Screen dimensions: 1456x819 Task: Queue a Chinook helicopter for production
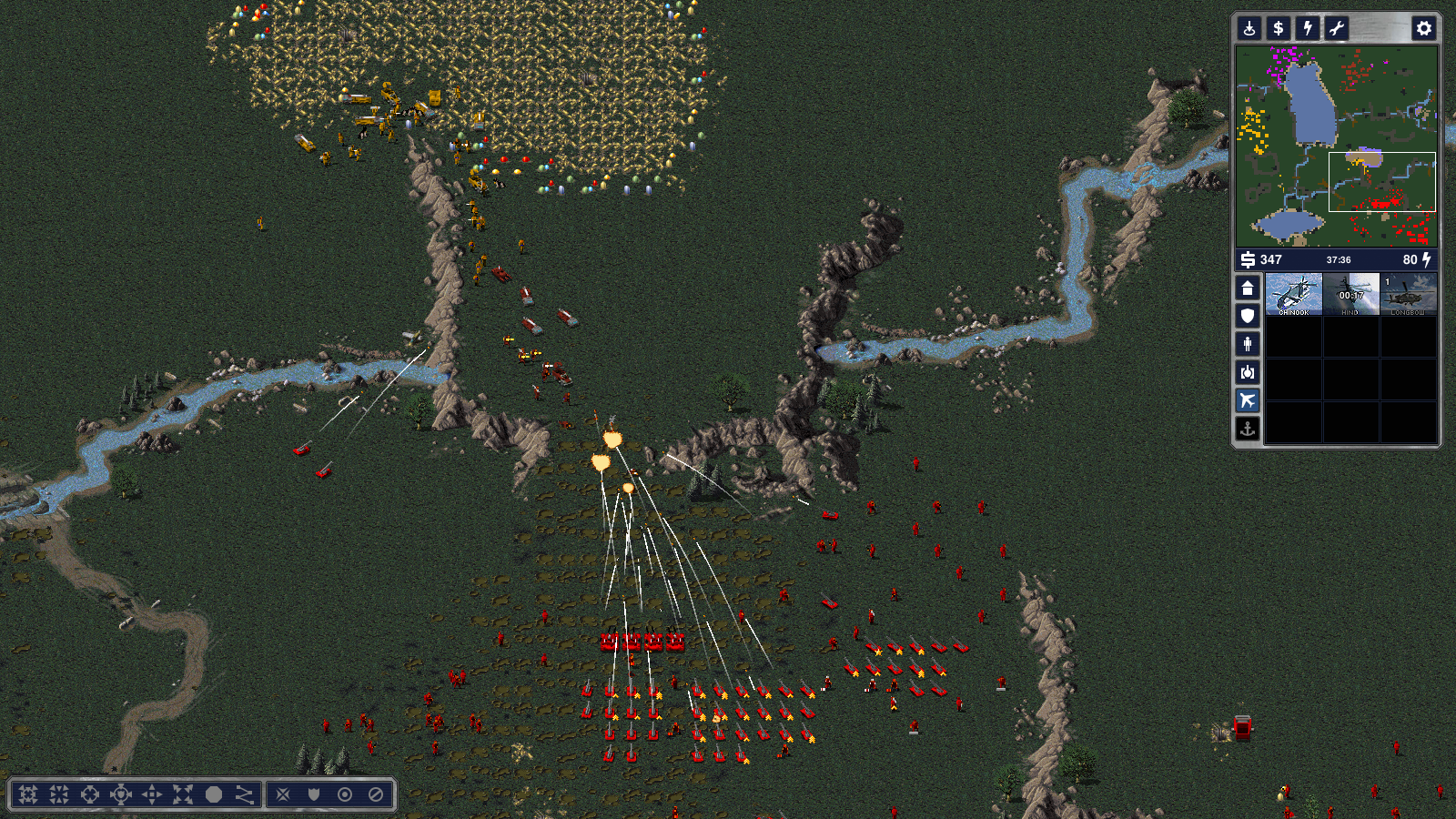[1293, 294]
